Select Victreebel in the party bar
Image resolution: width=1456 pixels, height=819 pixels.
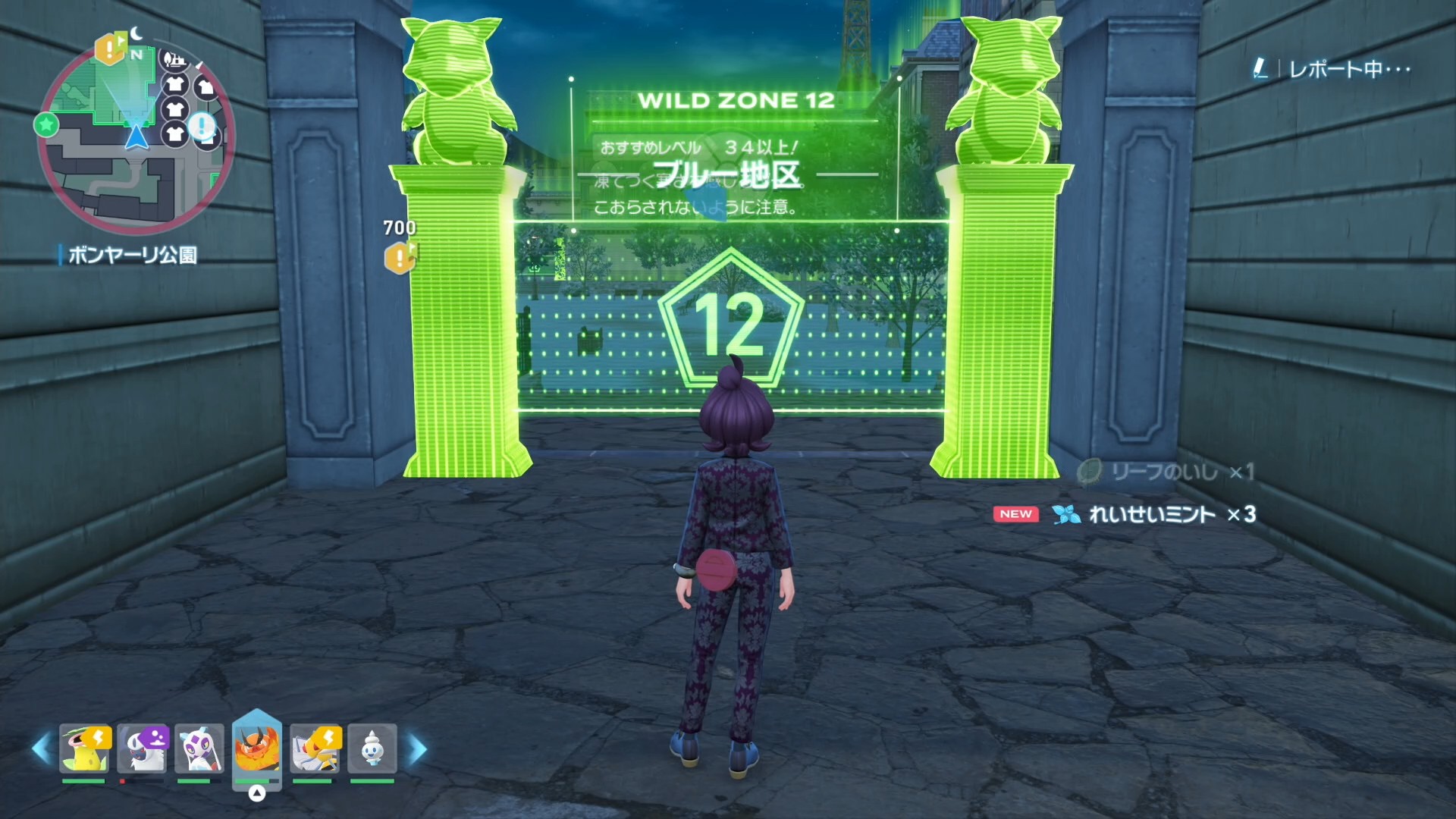pyautogui.click(x=85, y=748)
